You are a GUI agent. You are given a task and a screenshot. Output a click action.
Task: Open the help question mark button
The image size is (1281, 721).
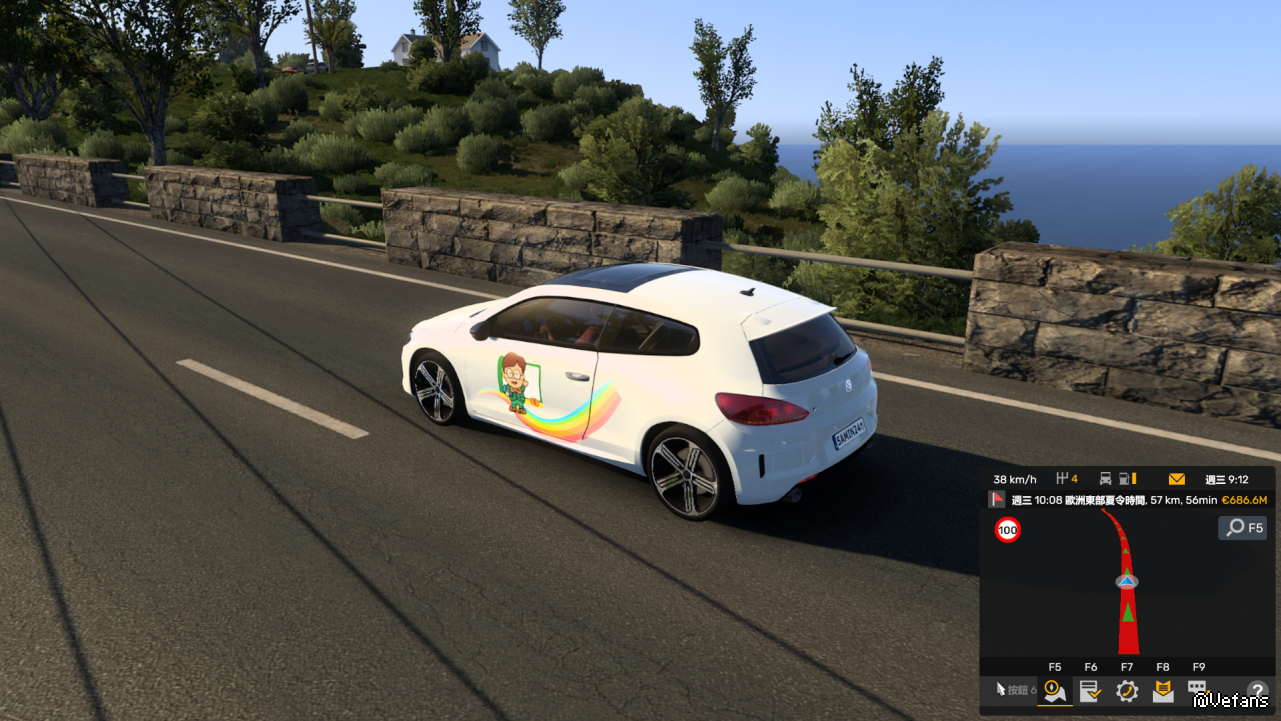(1257, 691)
